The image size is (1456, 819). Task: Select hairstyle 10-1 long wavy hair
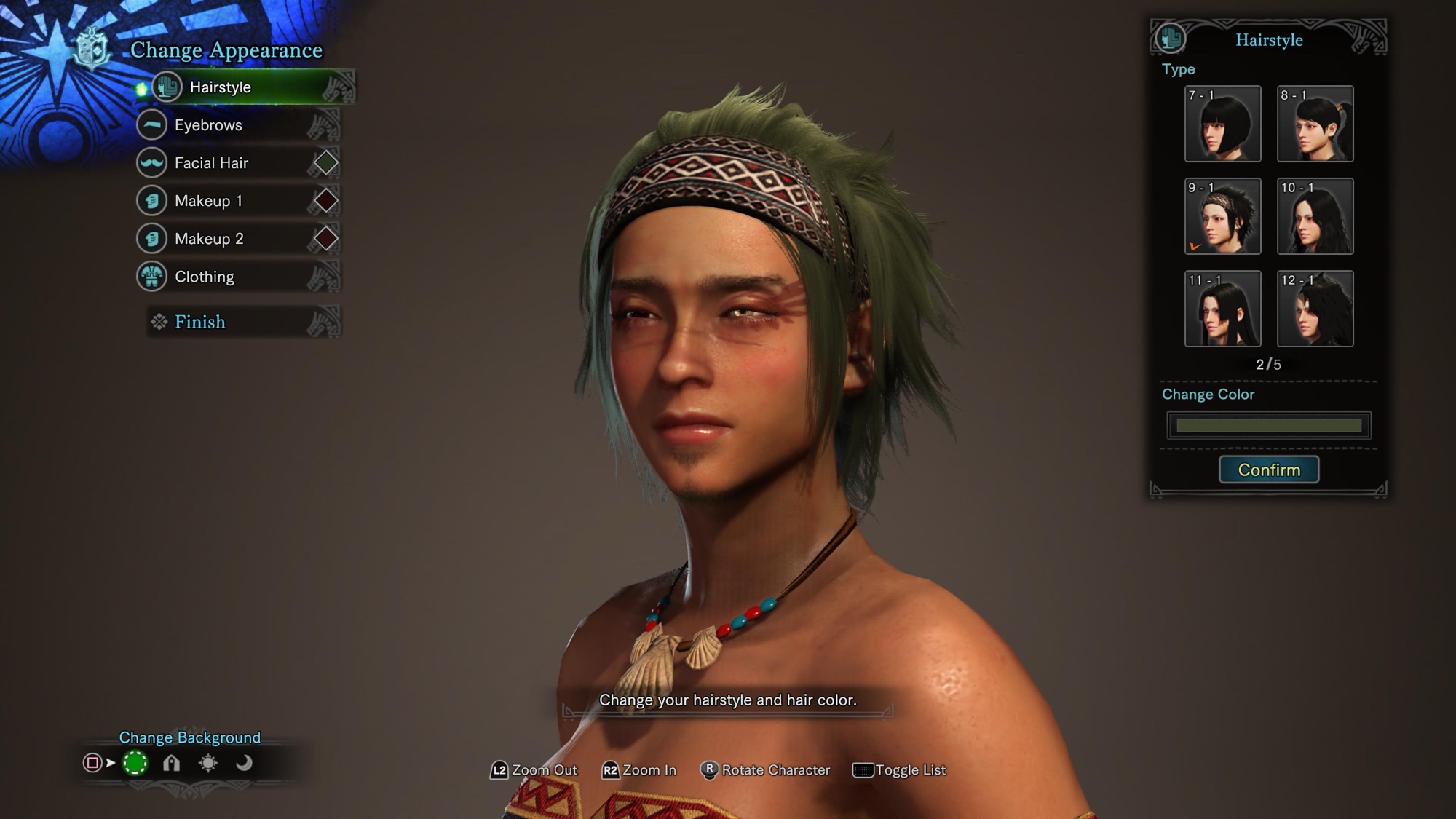pos(1315,216)
